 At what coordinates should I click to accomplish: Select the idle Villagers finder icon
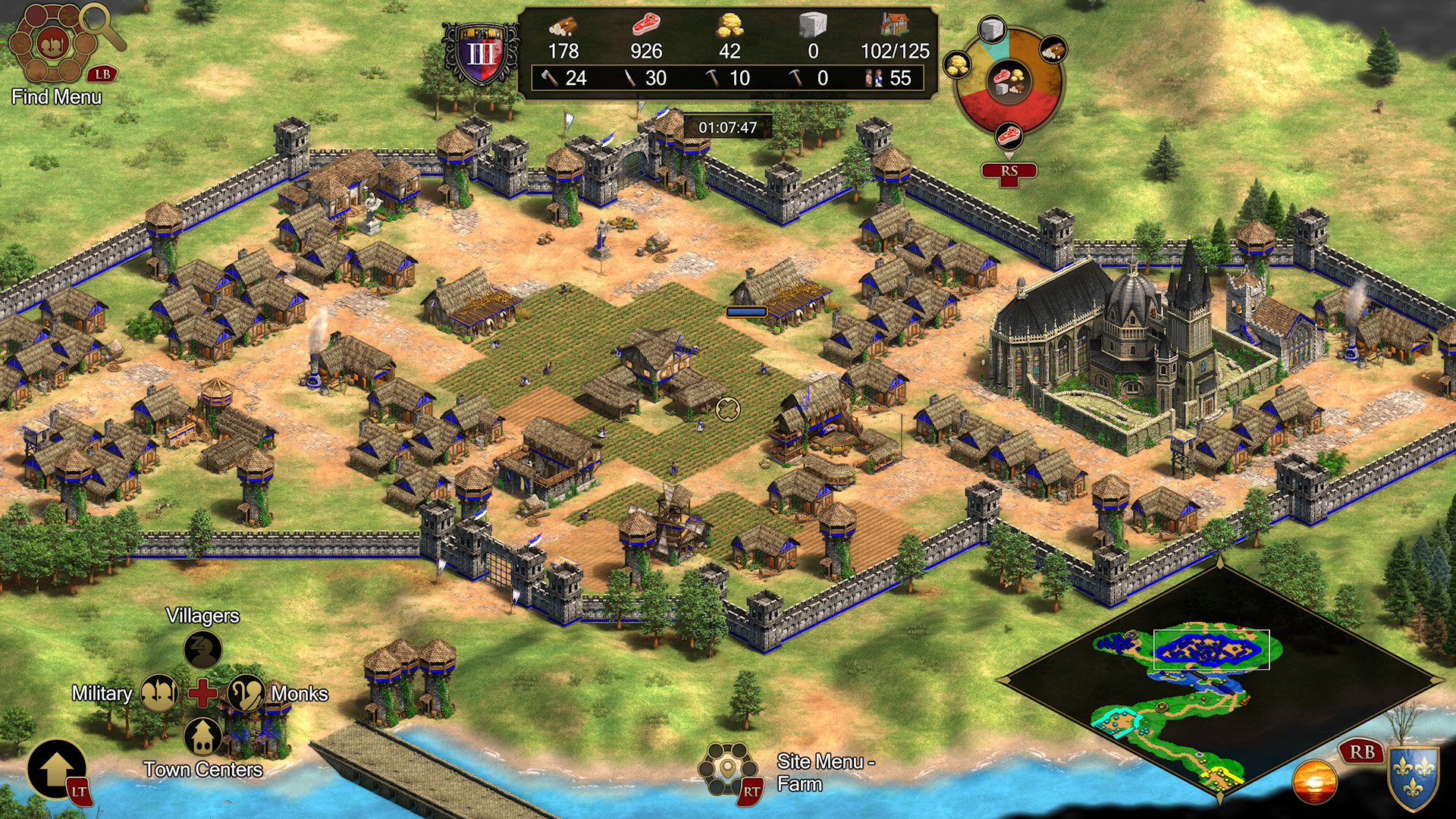coord(202,649)
